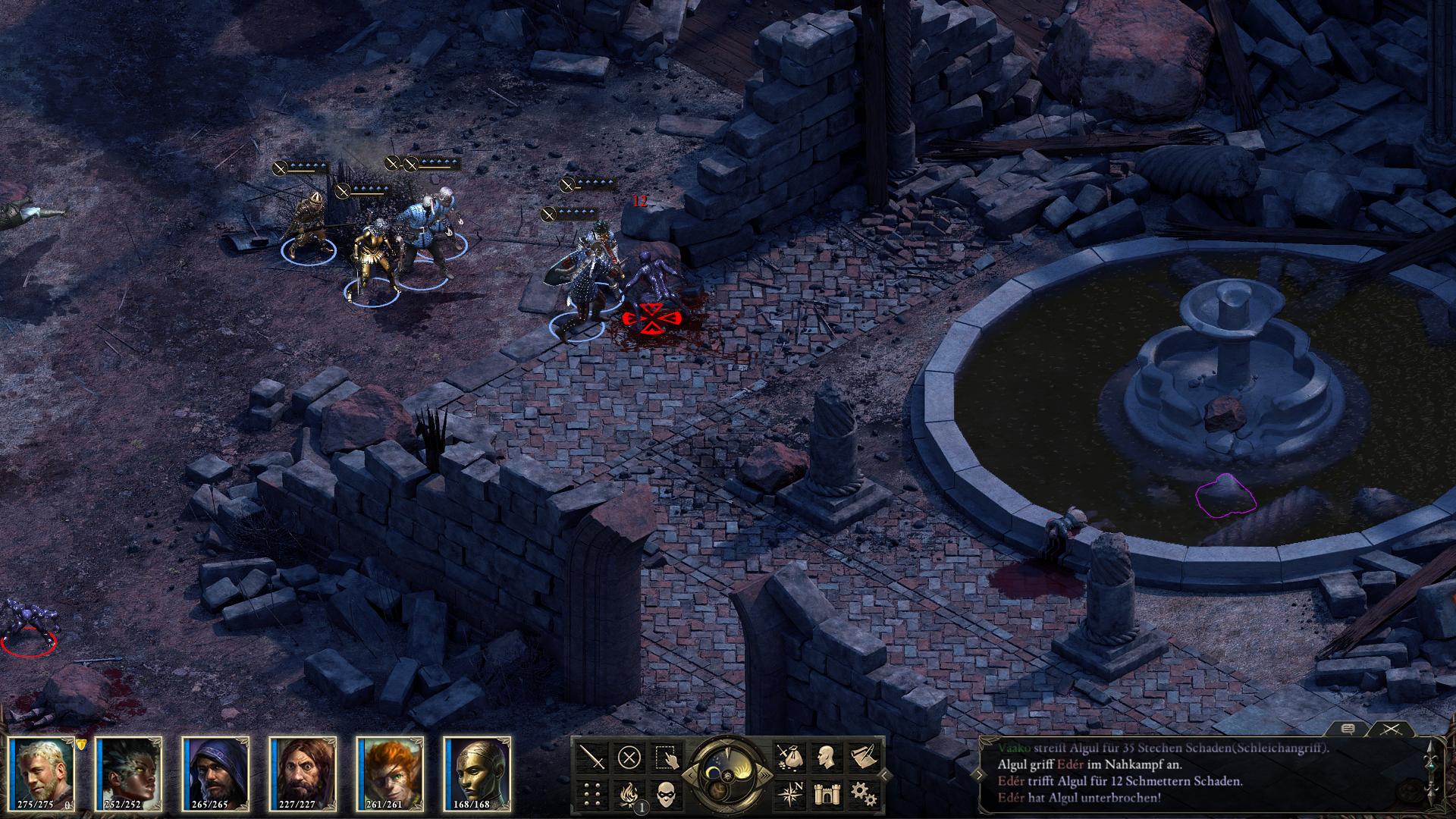Switch to the dialogue log speech-bubble tab
Image resolution: width=1456 pixels, height=819 pixels.
[1348, 729]
